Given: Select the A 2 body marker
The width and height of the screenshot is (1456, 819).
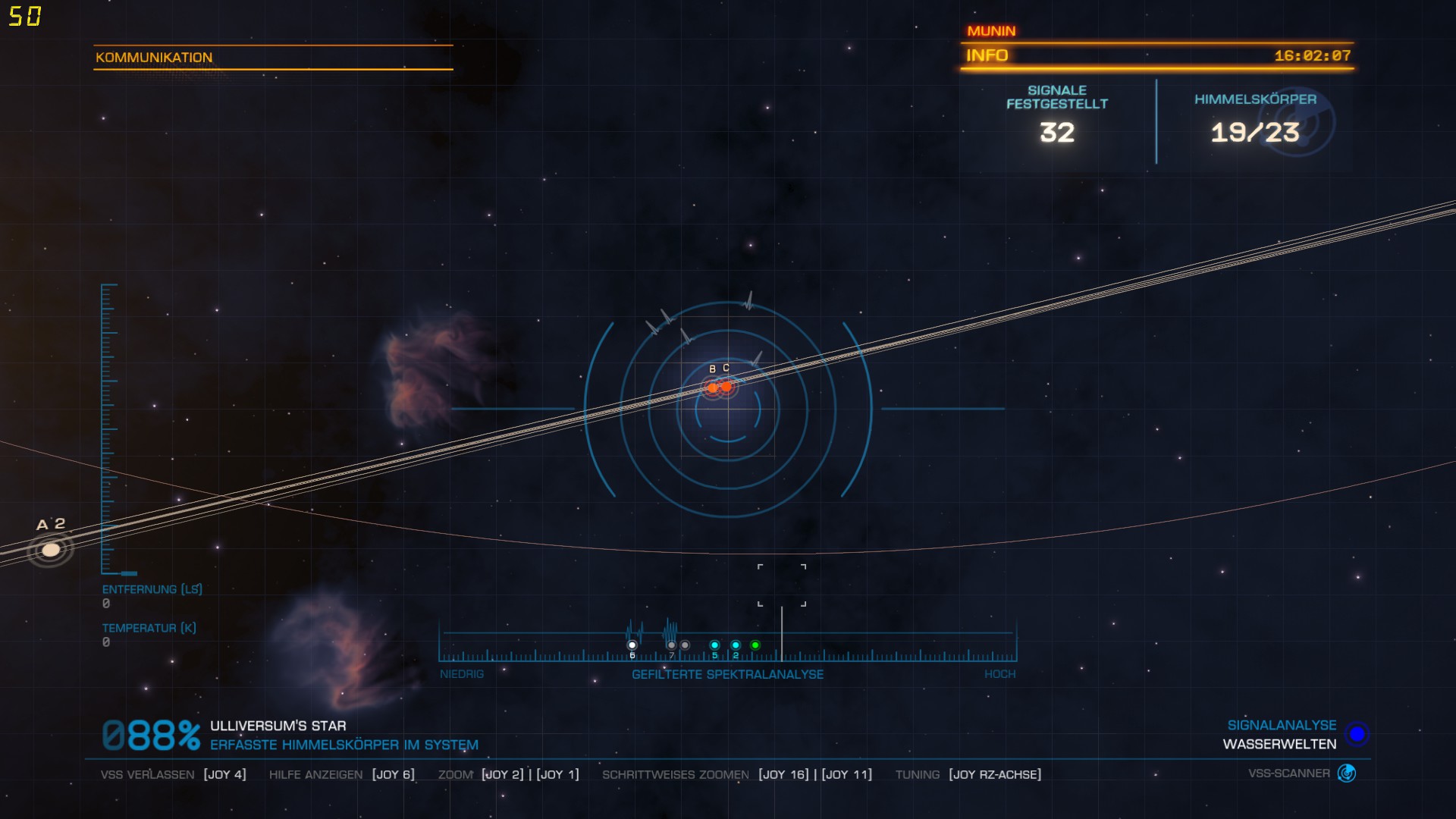Looking at the screenshot, I should click(50, 549).
